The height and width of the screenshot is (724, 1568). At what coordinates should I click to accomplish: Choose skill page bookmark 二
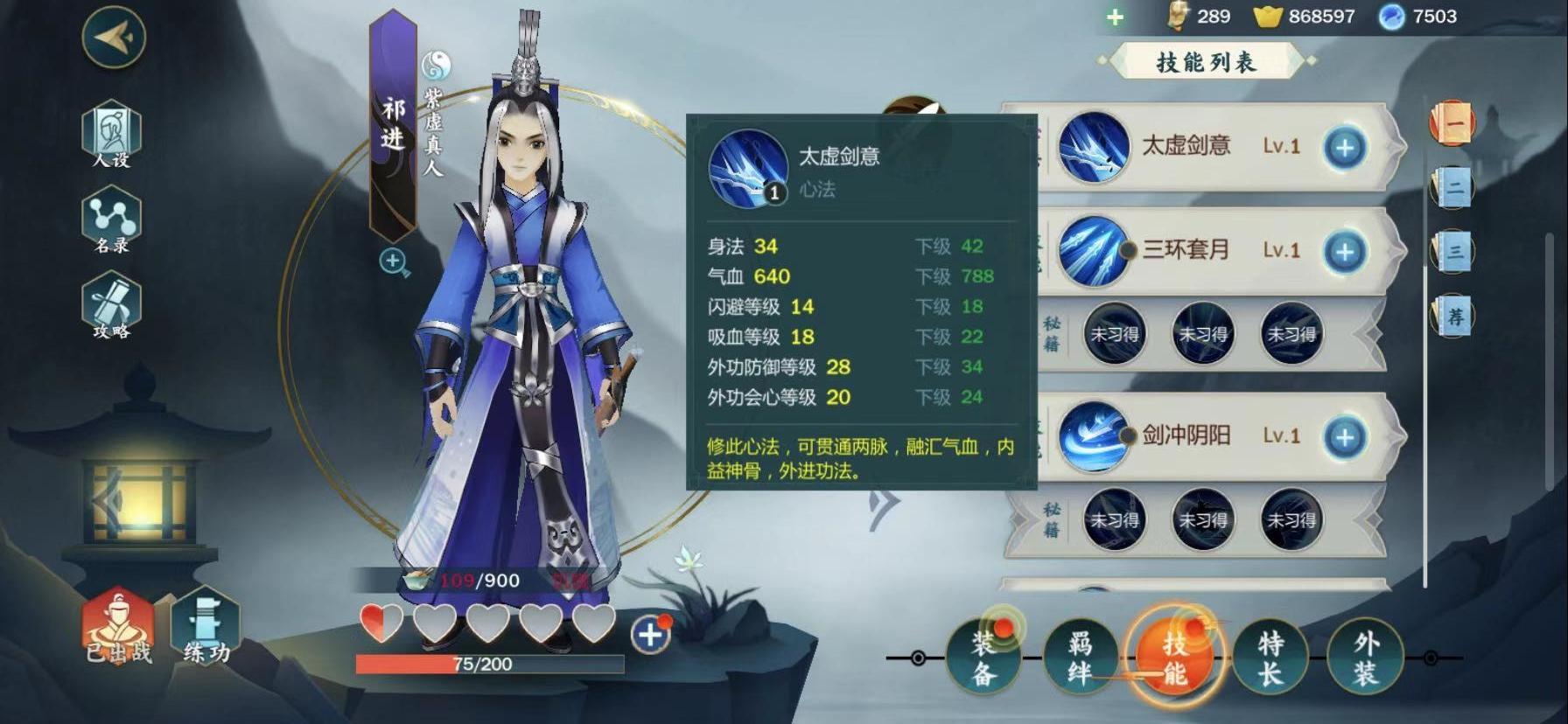tap(1453, 187)
